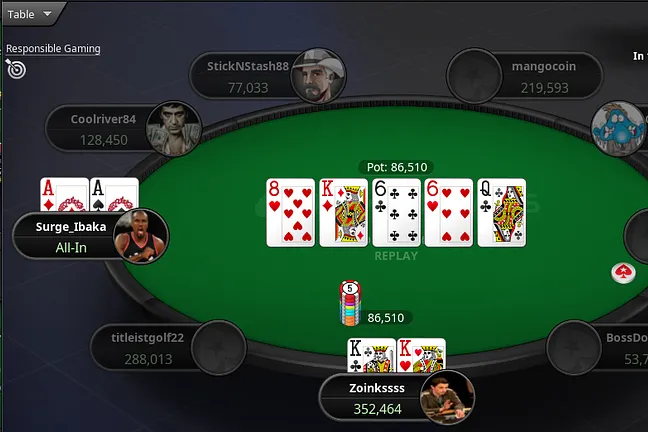Viewport: 648px width, 432px height.
Task: Open the Responsible Gaming link
Action: pyautogui.click(x=53, y=48)
